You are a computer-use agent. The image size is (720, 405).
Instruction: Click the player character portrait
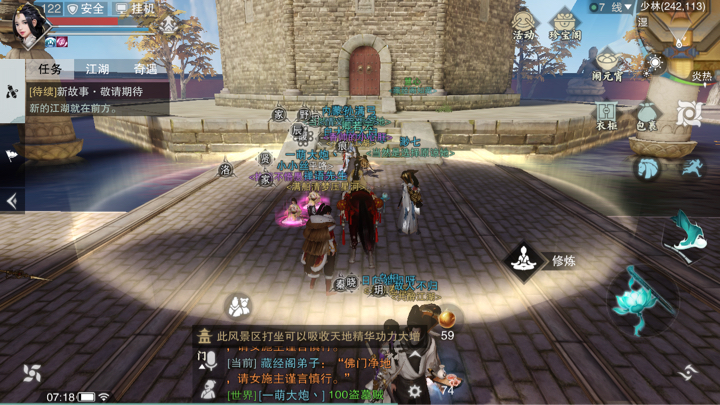coord(28,24)
